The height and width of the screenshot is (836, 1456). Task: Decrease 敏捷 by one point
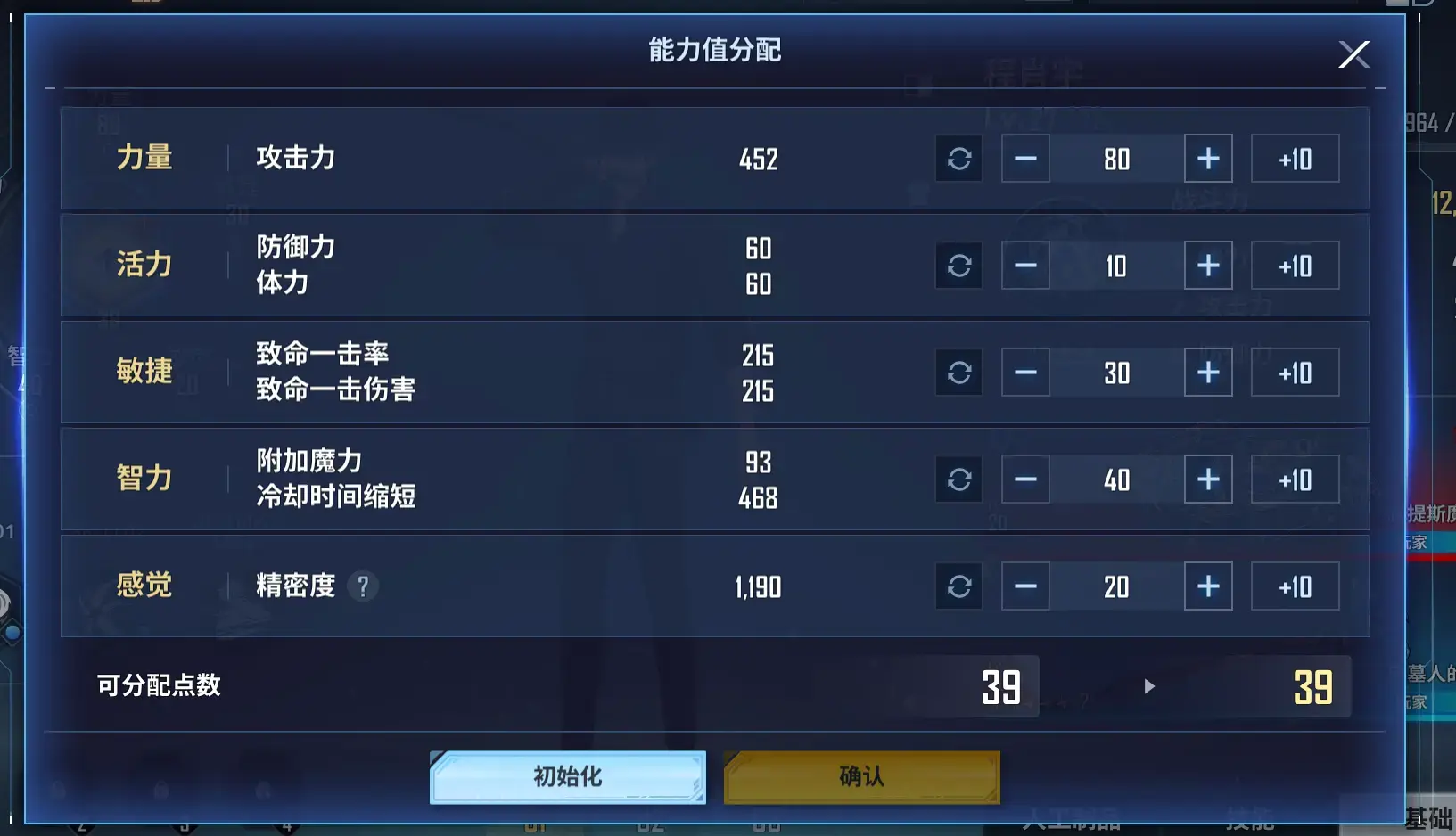[x=1026, y=372]
